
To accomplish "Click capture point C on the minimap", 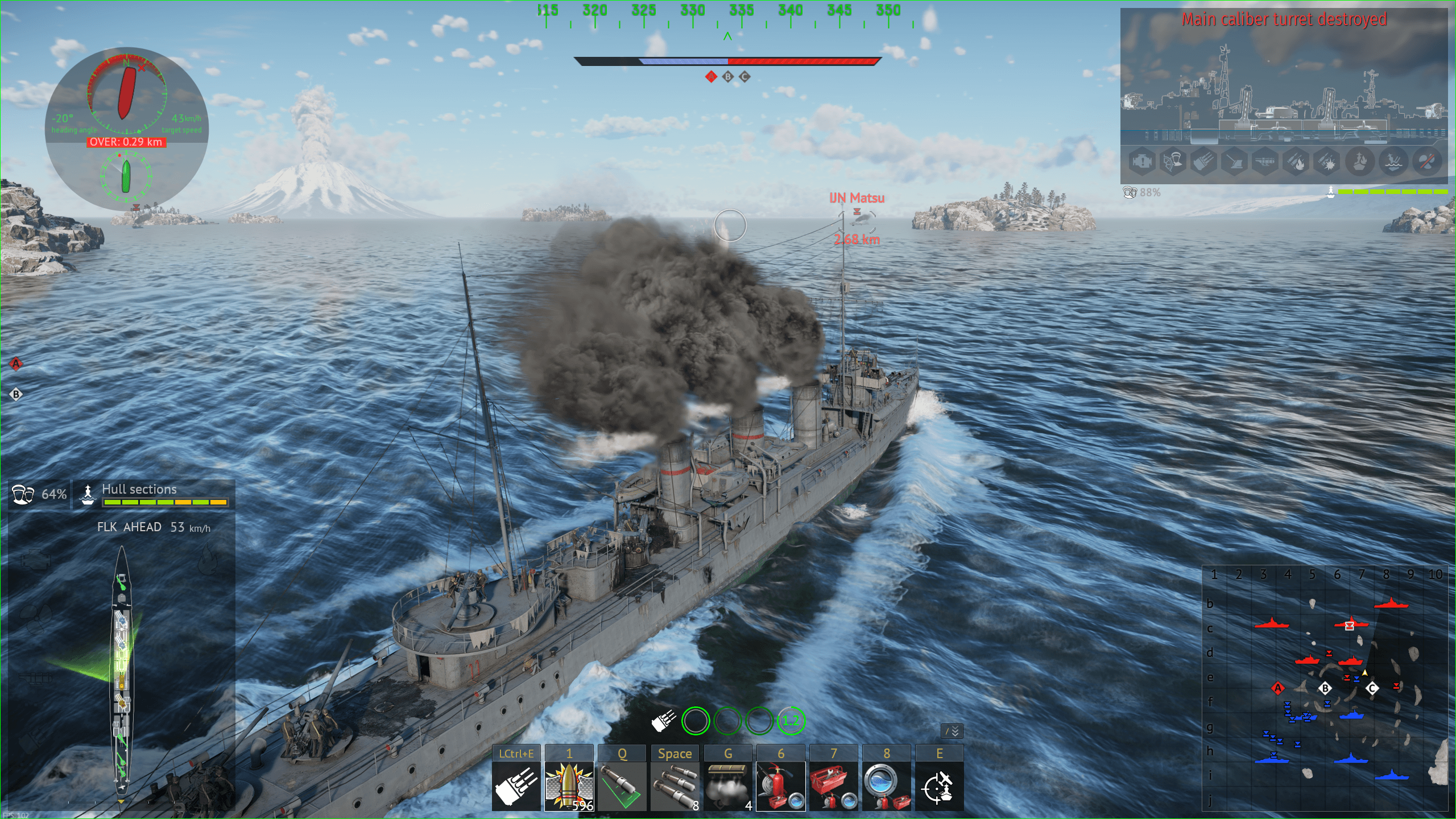I will 1372,688.
